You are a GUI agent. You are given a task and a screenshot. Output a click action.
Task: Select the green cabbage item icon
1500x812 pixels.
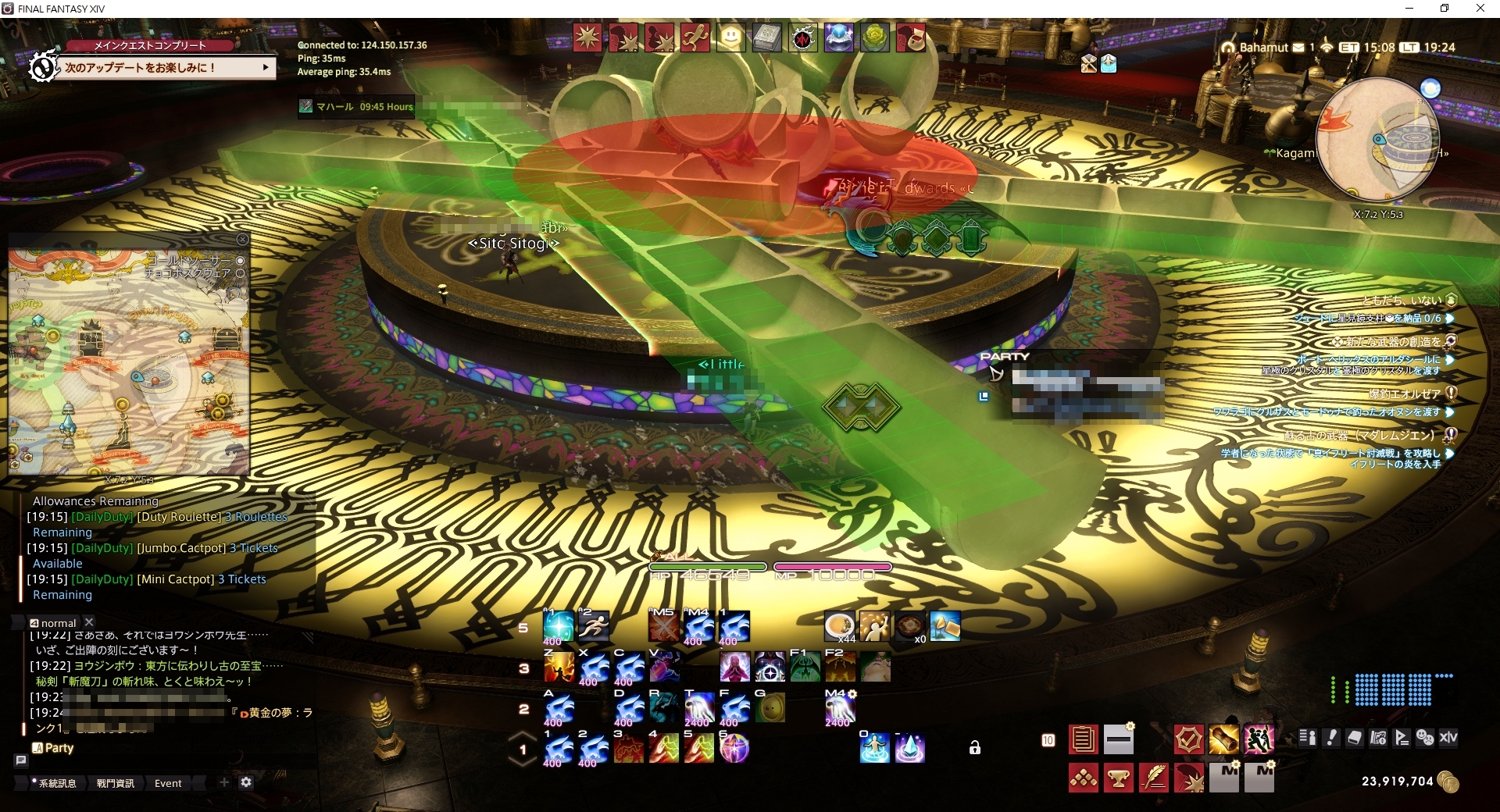[x=874, y=37]
